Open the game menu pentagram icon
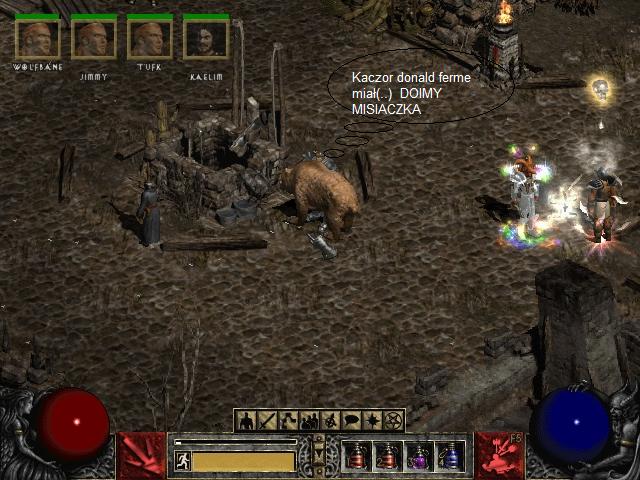The width and height of the screenshot is (640, 480). click(x=393, y=421)
